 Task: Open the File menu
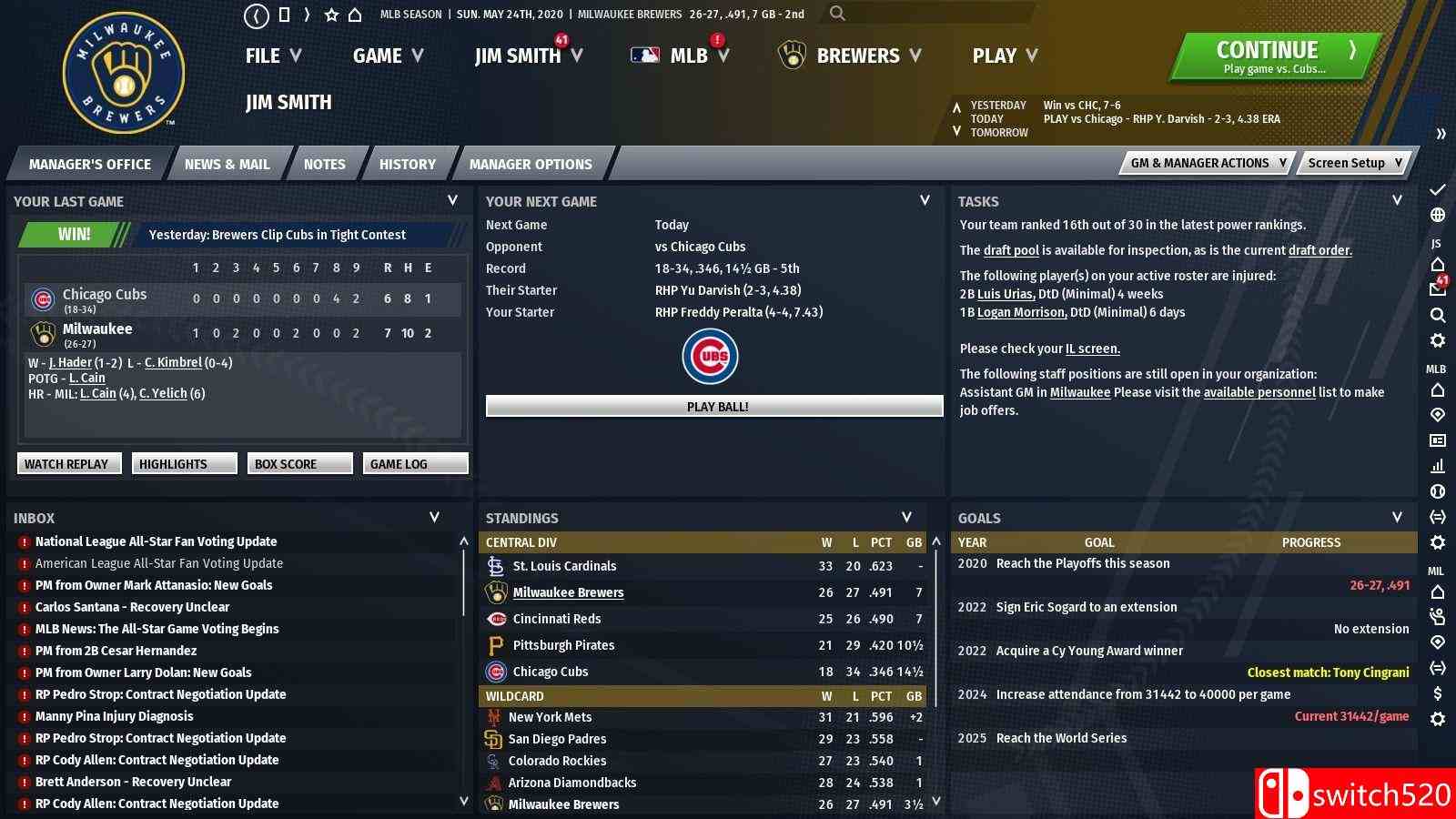[272, 56]
